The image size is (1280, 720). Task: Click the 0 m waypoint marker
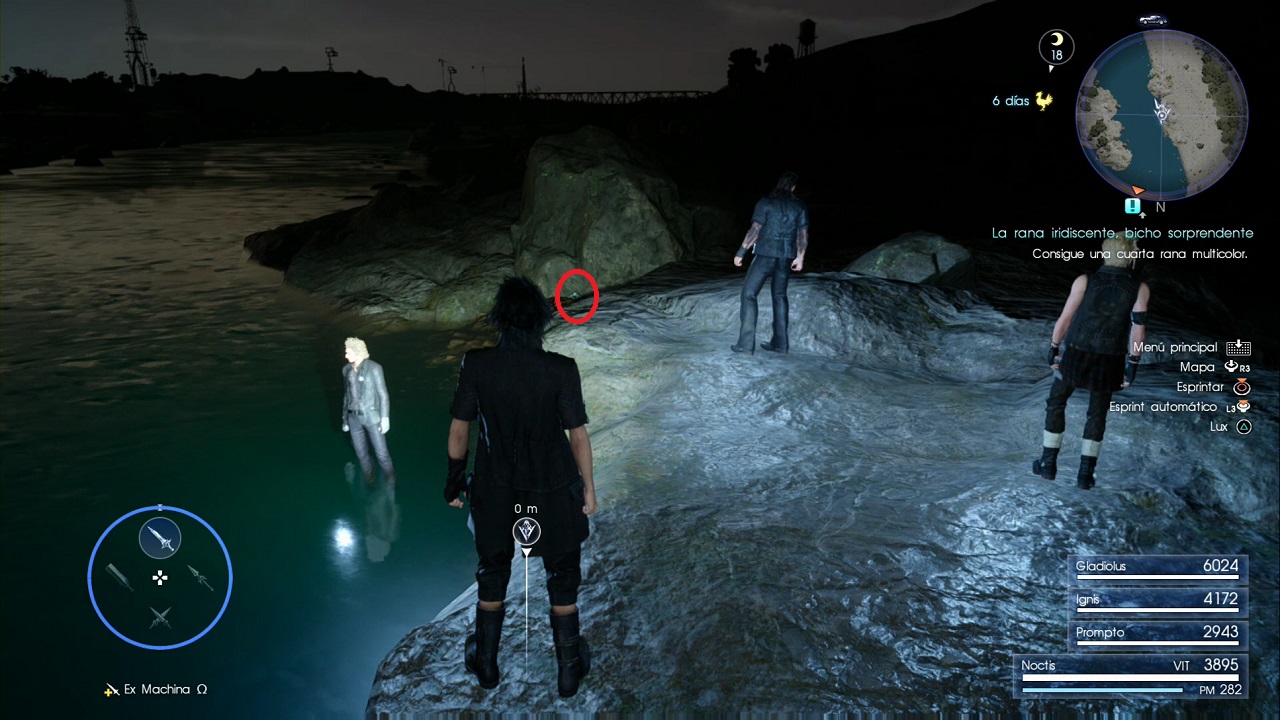pos(527,531)
